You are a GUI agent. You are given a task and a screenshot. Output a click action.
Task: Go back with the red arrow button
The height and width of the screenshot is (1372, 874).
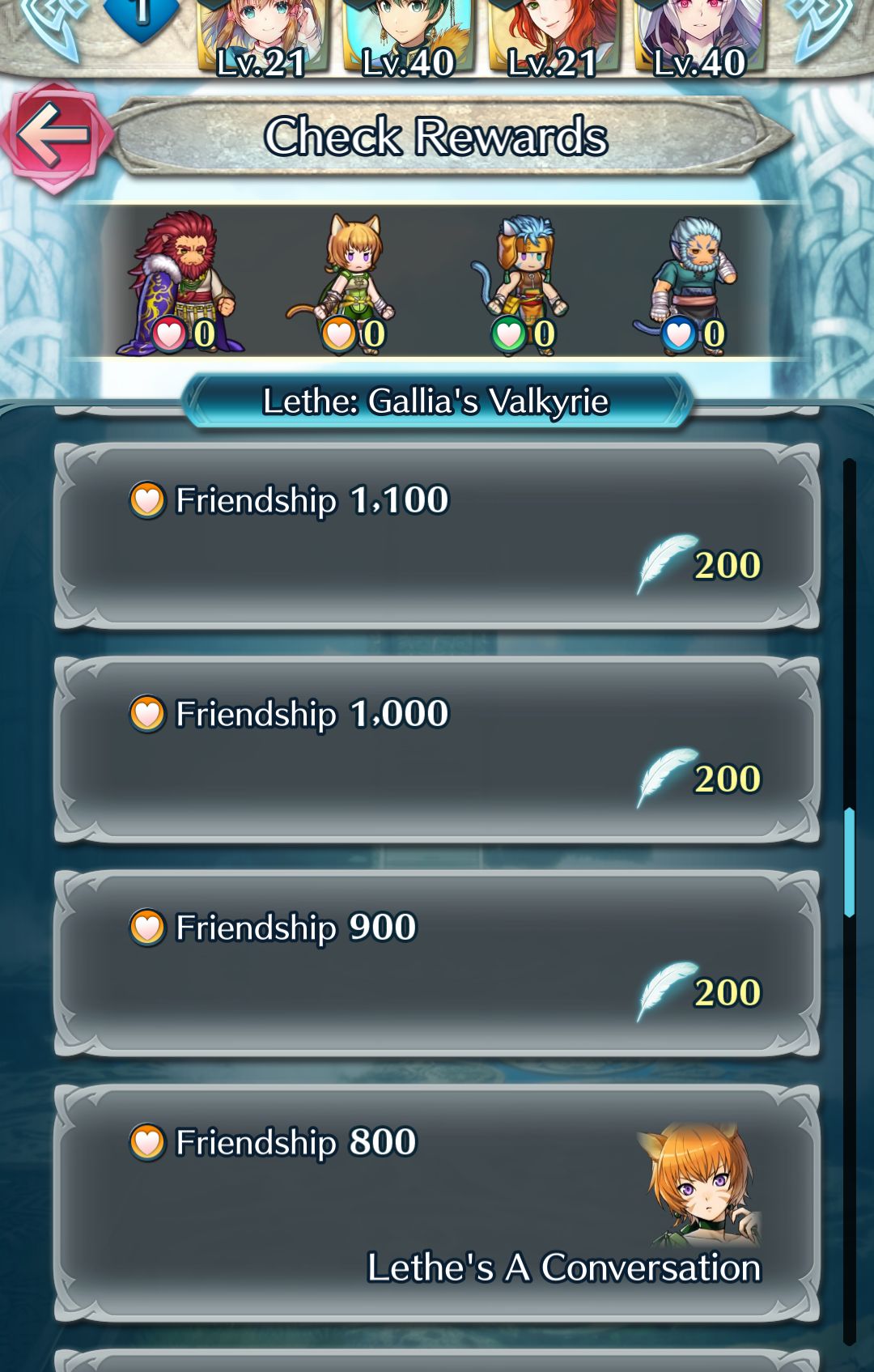click(53, 136)
